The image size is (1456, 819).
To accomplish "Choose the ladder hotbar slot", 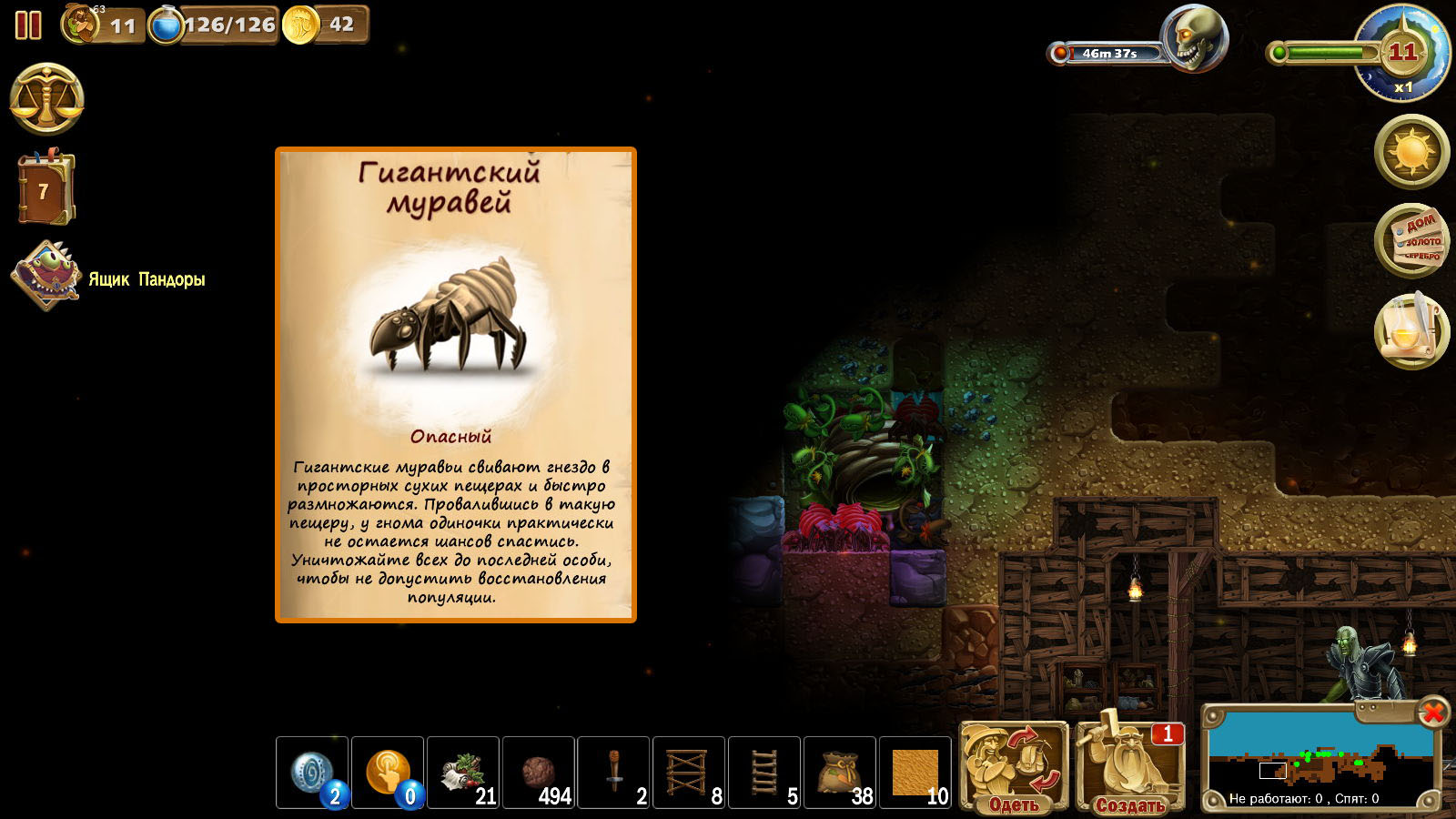I will point(764,773).
